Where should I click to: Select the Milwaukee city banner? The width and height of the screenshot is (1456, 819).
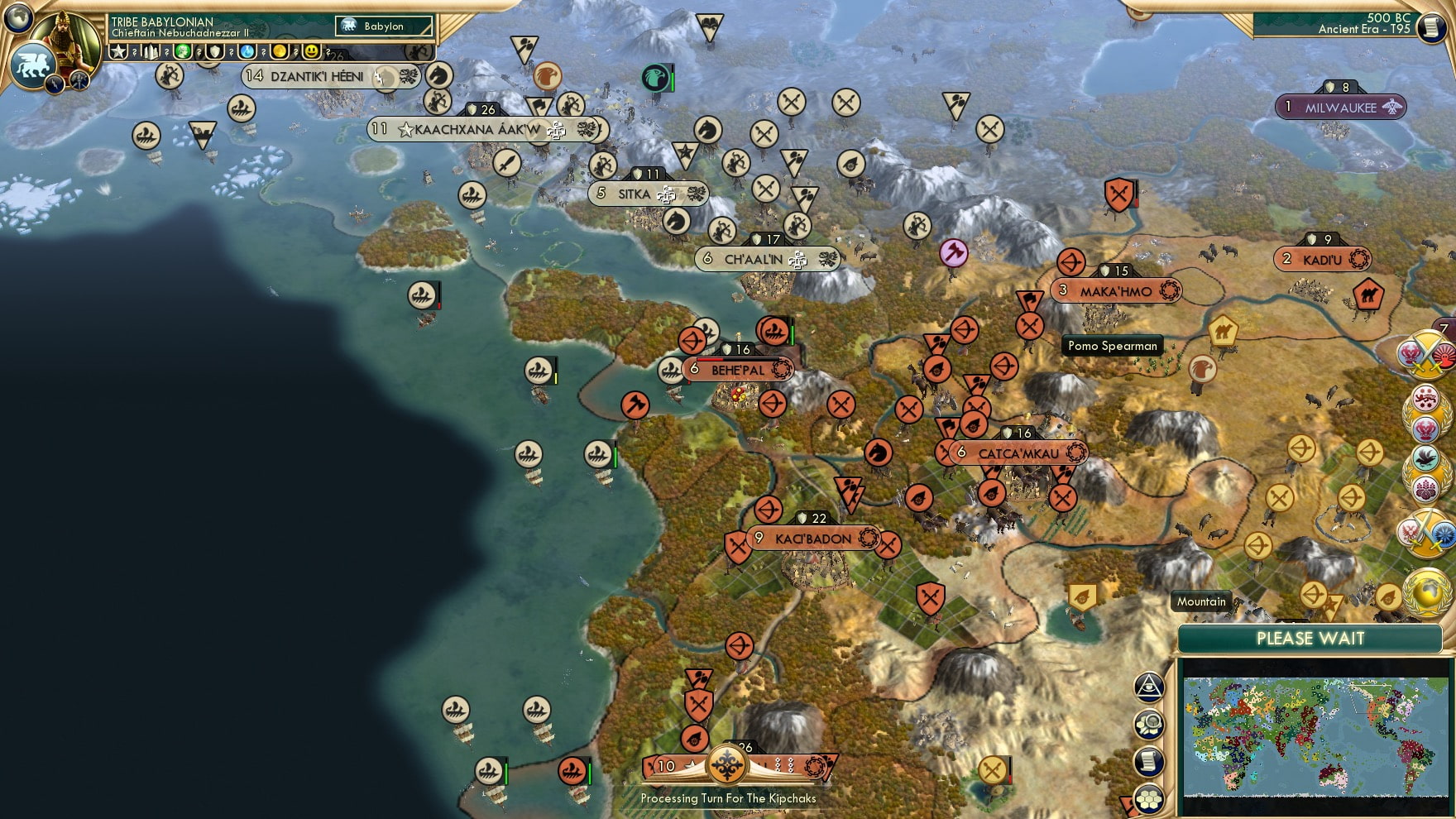(1342, 107)
